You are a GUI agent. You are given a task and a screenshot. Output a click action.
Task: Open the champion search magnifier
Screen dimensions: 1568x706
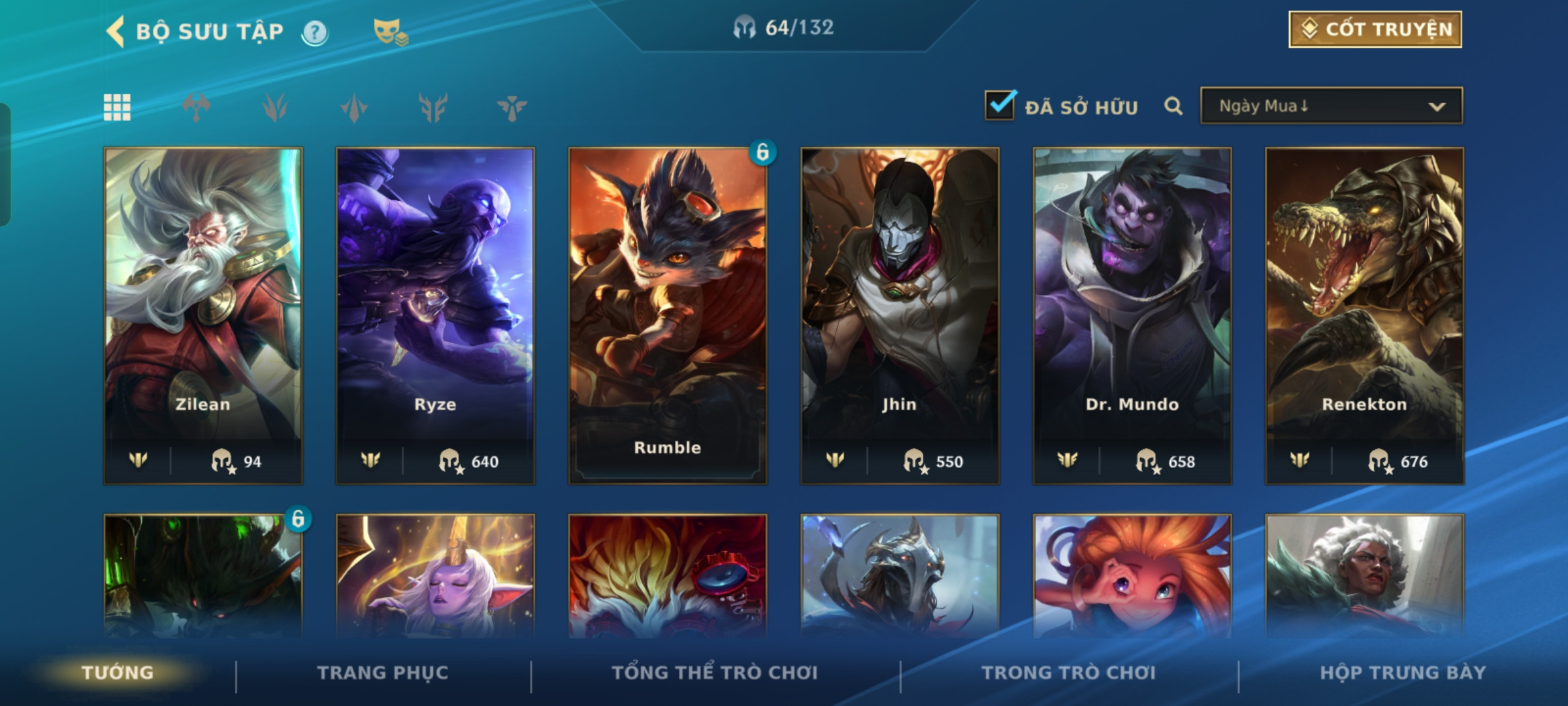point(1173,106)
